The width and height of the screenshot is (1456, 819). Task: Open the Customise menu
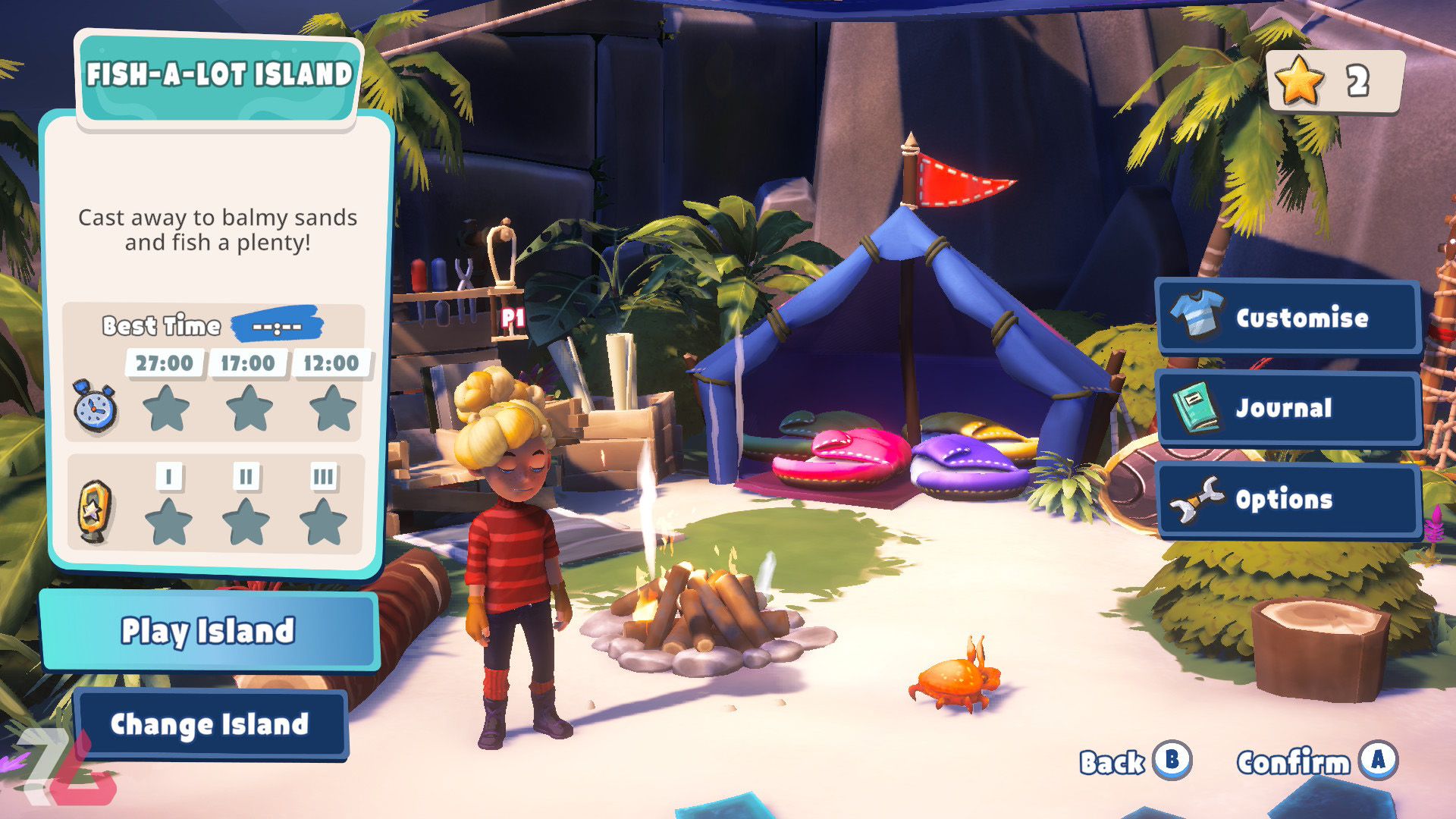pos(1288,317)
